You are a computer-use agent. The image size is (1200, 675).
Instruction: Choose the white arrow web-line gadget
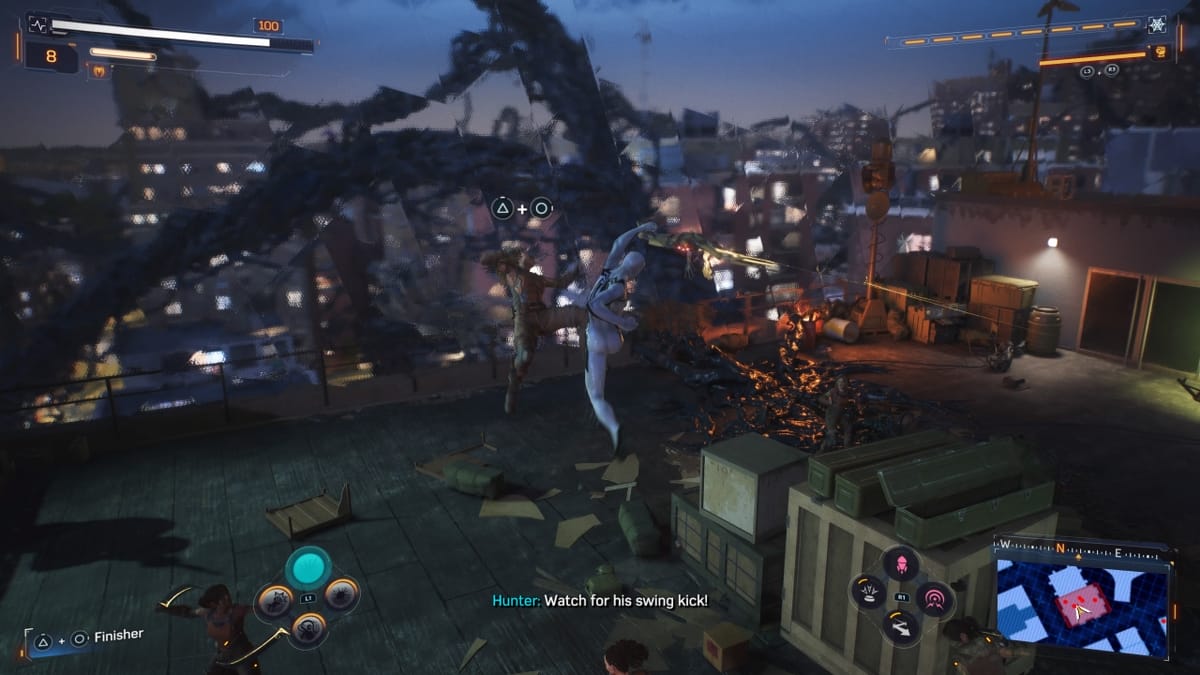pyautogui.click(x=901, y=627)
